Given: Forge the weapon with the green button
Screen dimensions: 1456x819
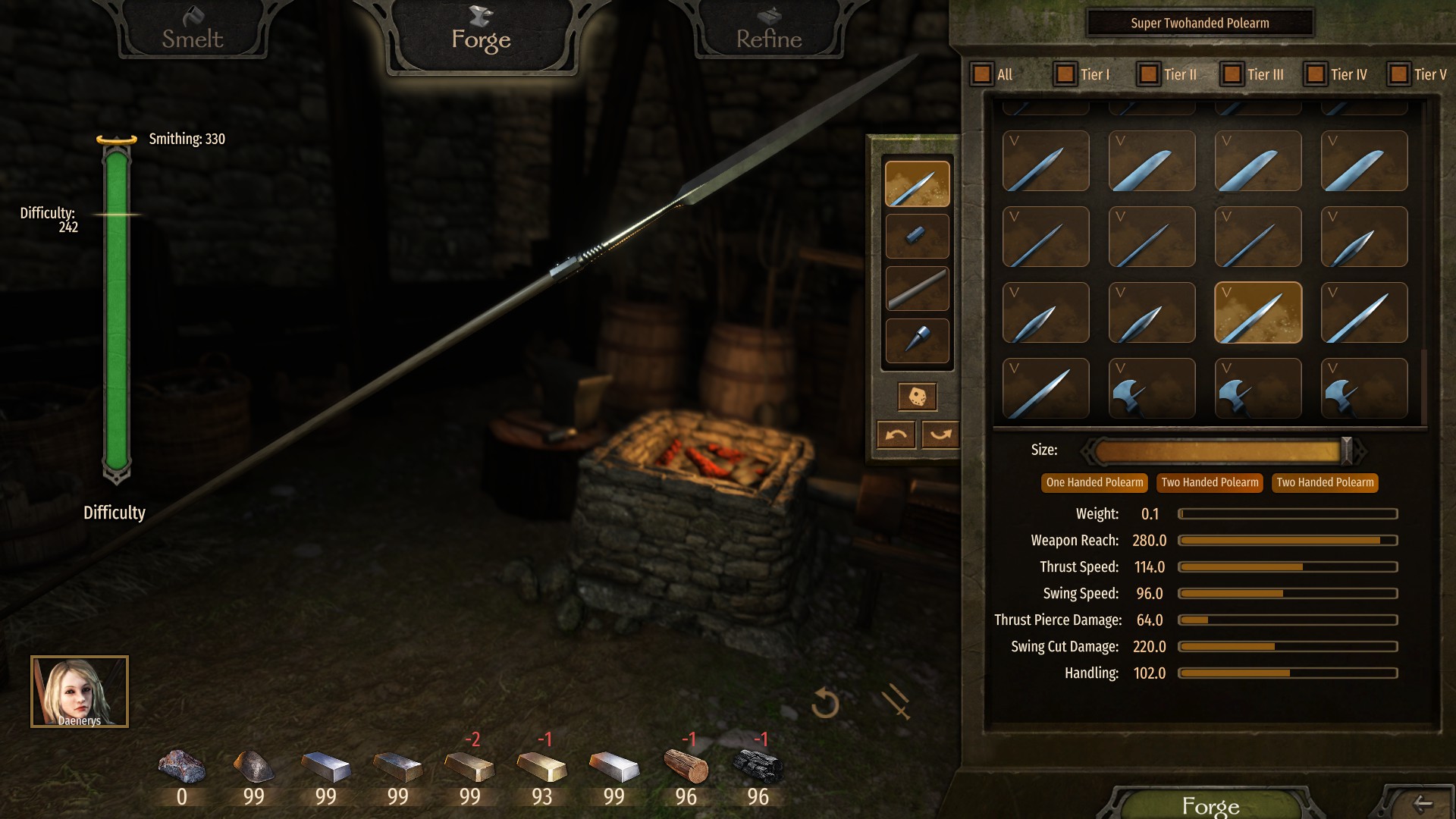Looking at the screenshot, I should [x=1210, y=805].
